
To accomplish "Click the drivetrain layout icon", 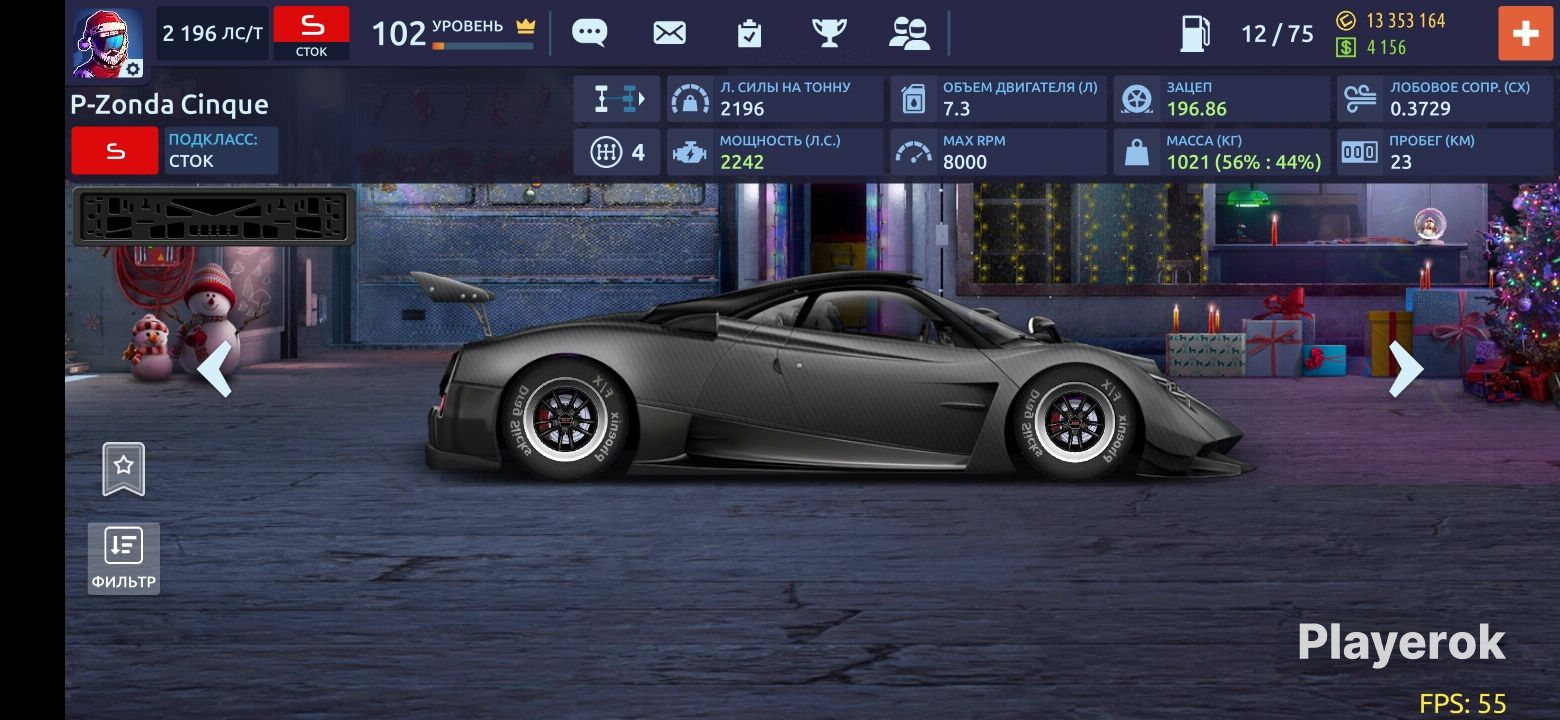I will [617, 99].
